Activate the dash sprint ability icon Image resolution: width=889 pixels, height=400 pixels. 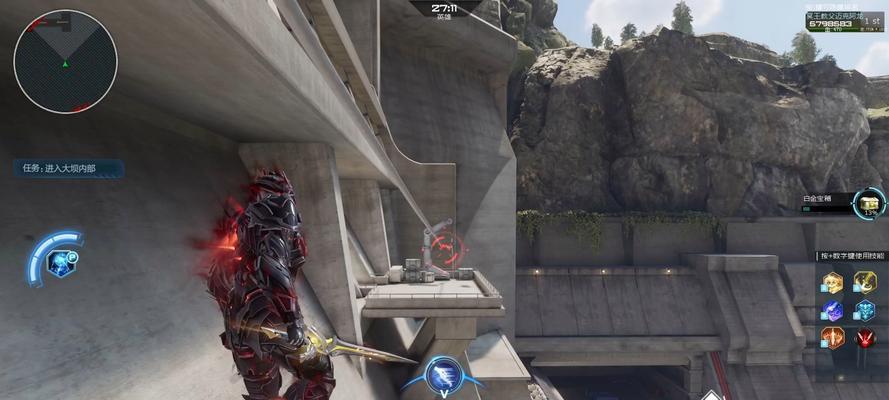[442, 373]
